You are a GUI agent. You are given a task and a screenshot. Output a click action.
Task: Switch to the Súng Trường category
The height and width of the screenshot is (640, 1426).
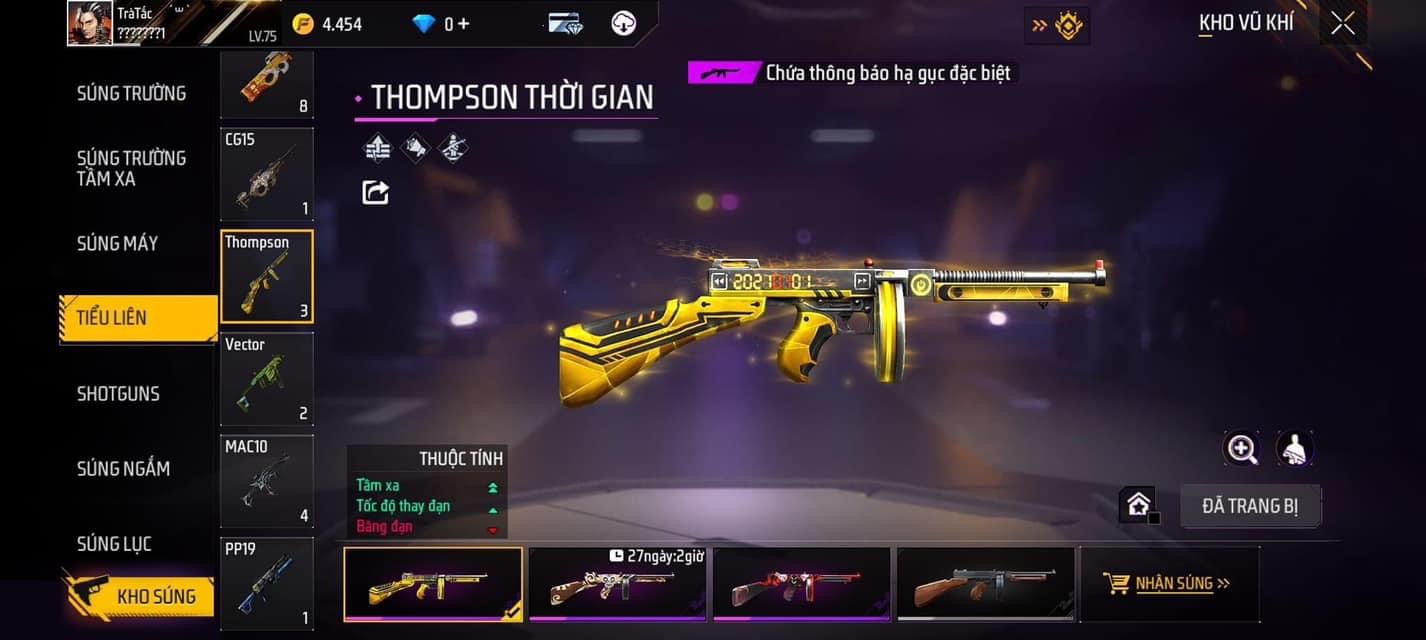131,93
